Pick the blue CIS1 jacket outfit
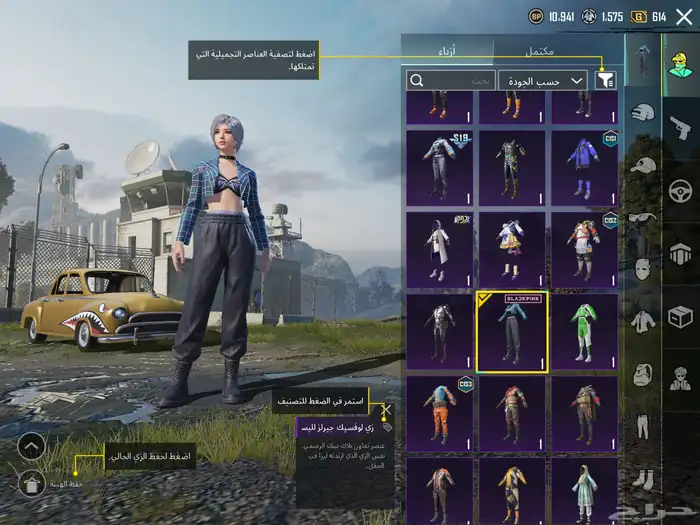The image size is (700, 525). point(584,167)
